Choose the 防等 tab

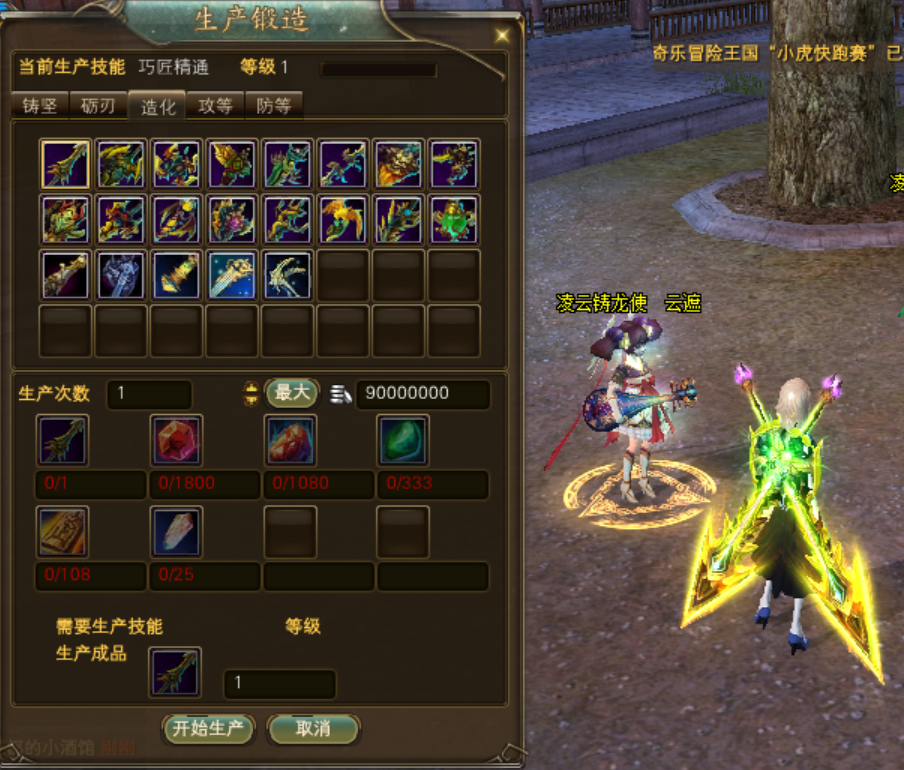[x=273, y=106]
